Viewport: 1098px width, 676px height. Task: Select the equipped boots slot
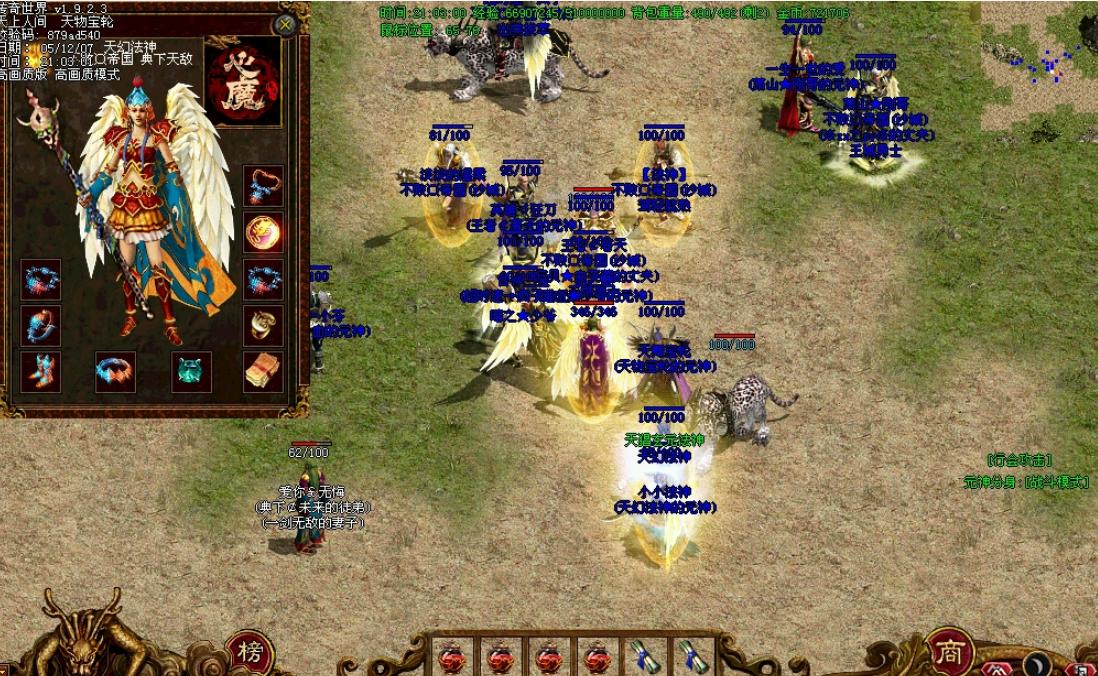[41, 371]
